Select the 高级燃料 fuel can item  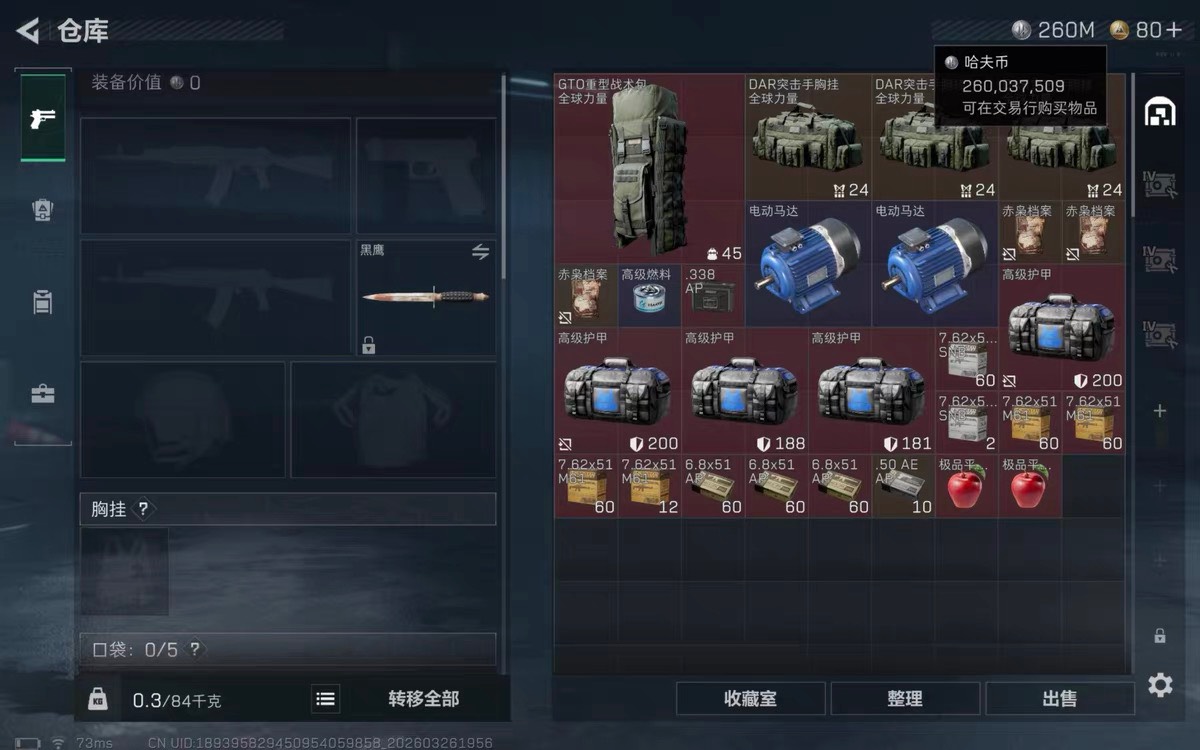(650, 296)
